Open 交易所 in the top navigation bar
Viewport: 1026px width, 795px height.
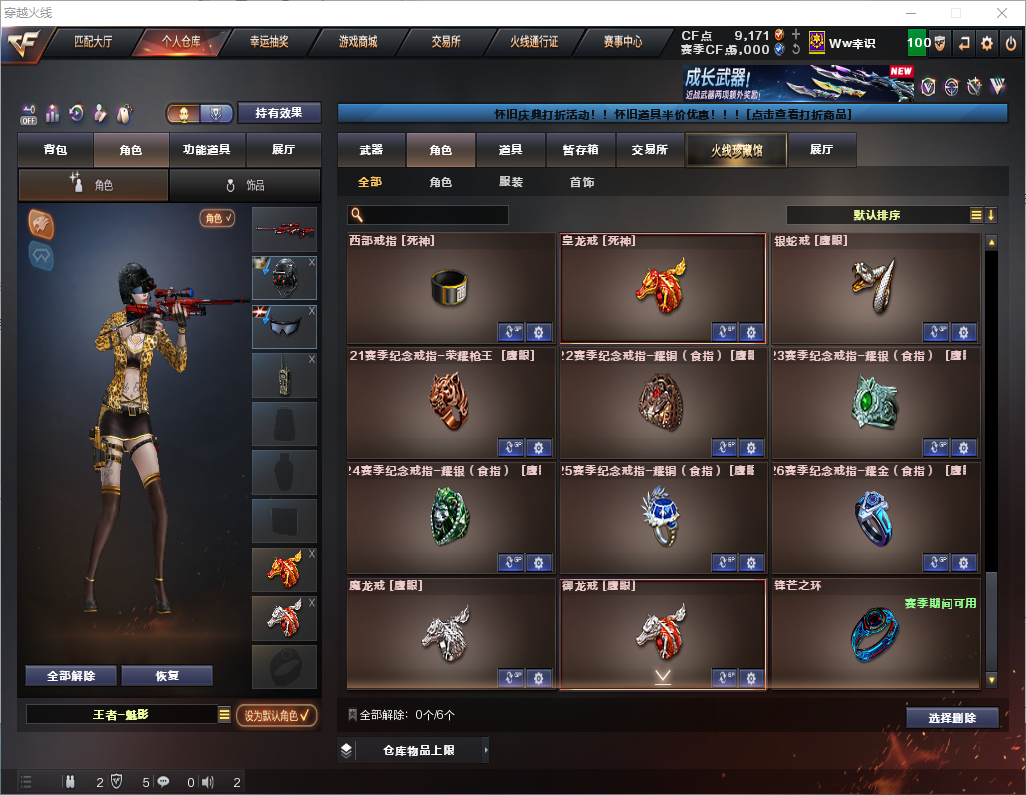pyautogui.click(x=446, y=42)
